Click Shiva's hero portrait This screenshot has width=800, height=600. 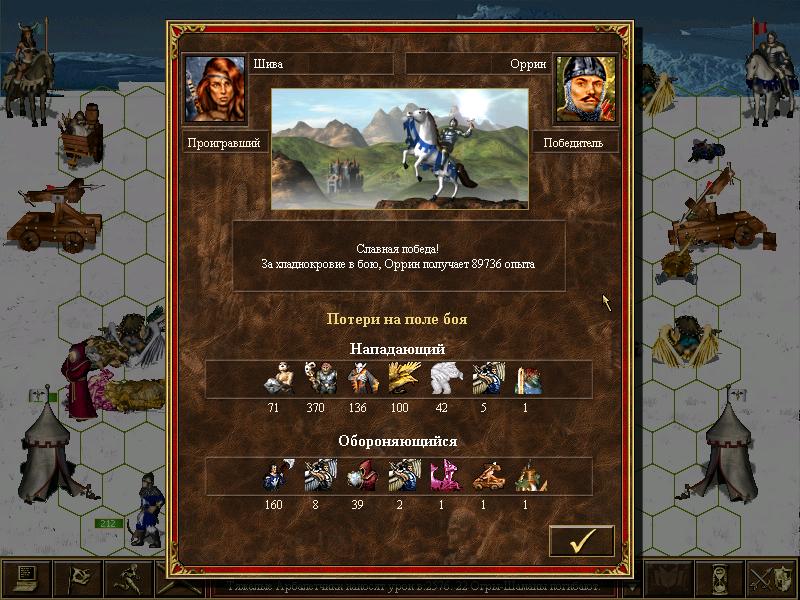point(214,87)
